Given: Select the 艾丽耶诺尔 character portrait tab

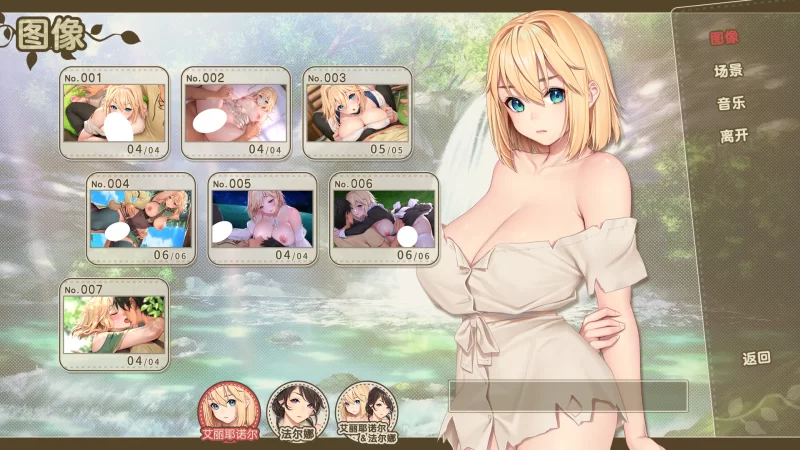Looking at the screenshot, I should point(231,411).
